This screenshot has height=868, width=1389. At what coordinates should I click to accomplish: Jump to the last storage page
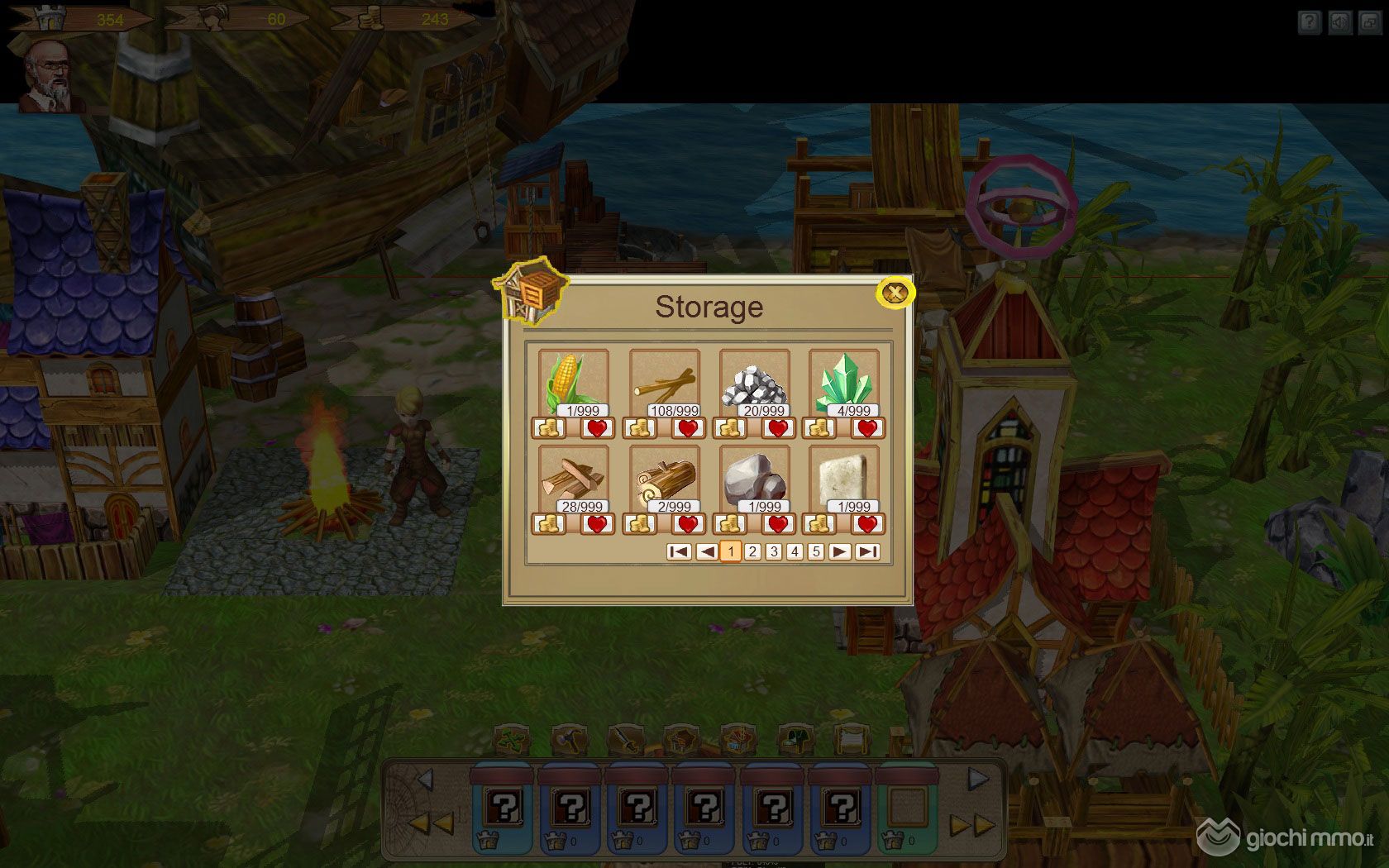[x=866, y=551]
